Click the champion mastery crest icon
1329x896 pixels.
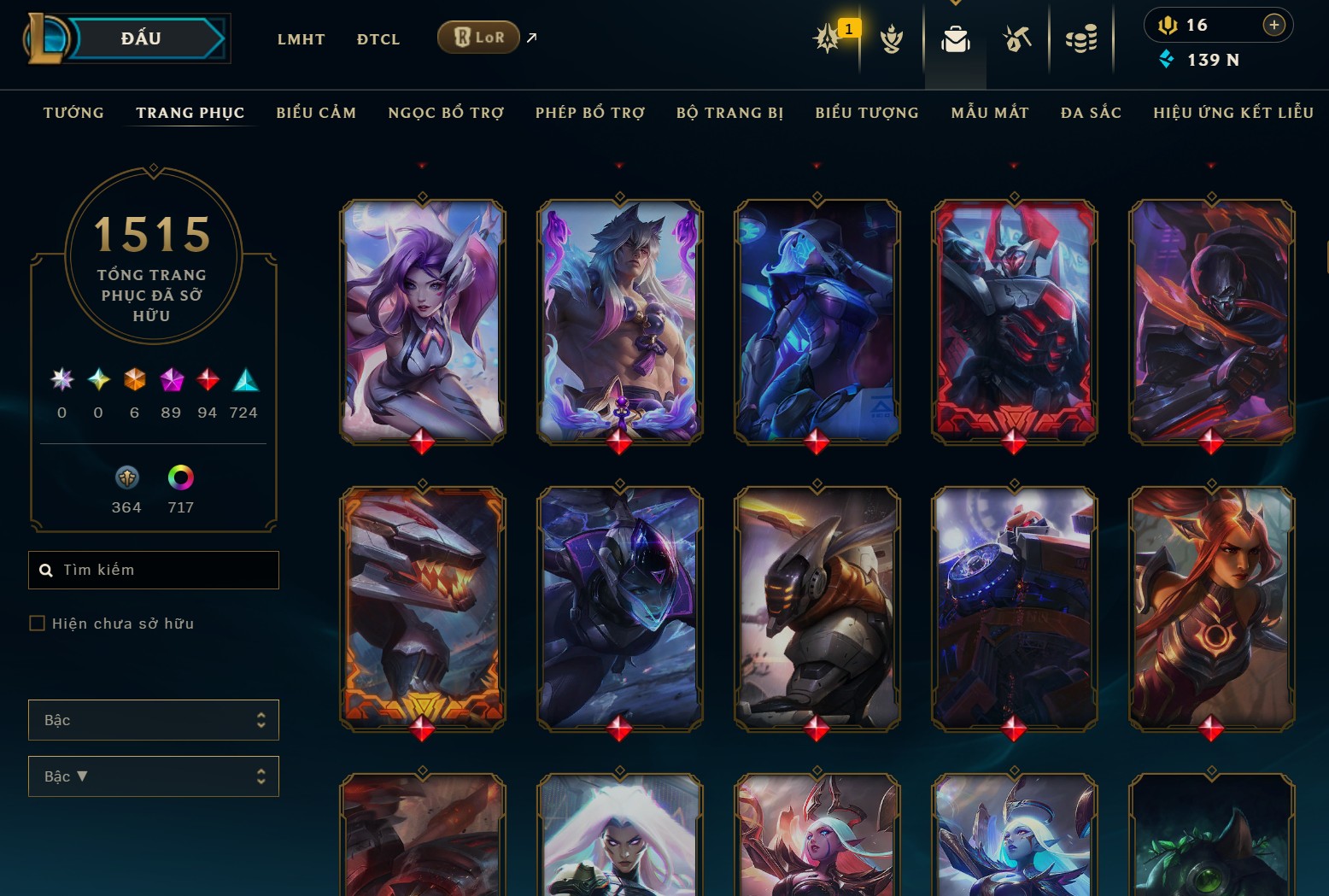click(x=891, y=38)
